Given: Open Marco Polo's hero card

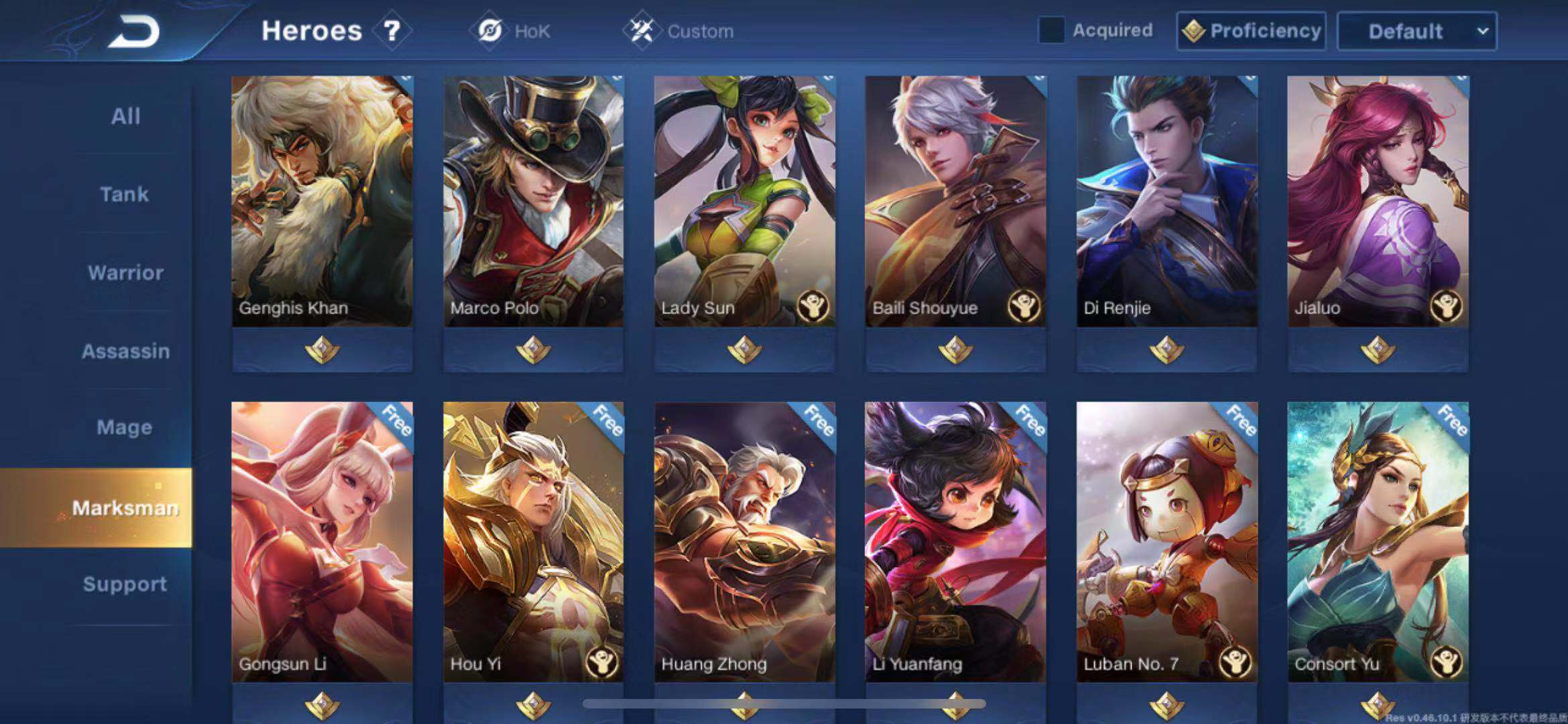Looking at the screenshot, I should click(533, 201).
